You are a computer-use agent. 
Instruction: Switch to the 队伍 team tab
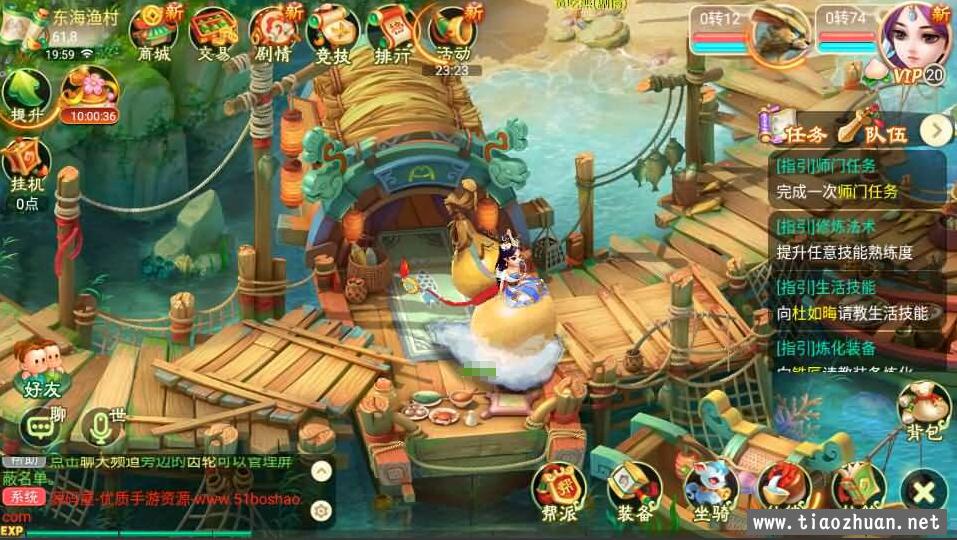[872, 131]
